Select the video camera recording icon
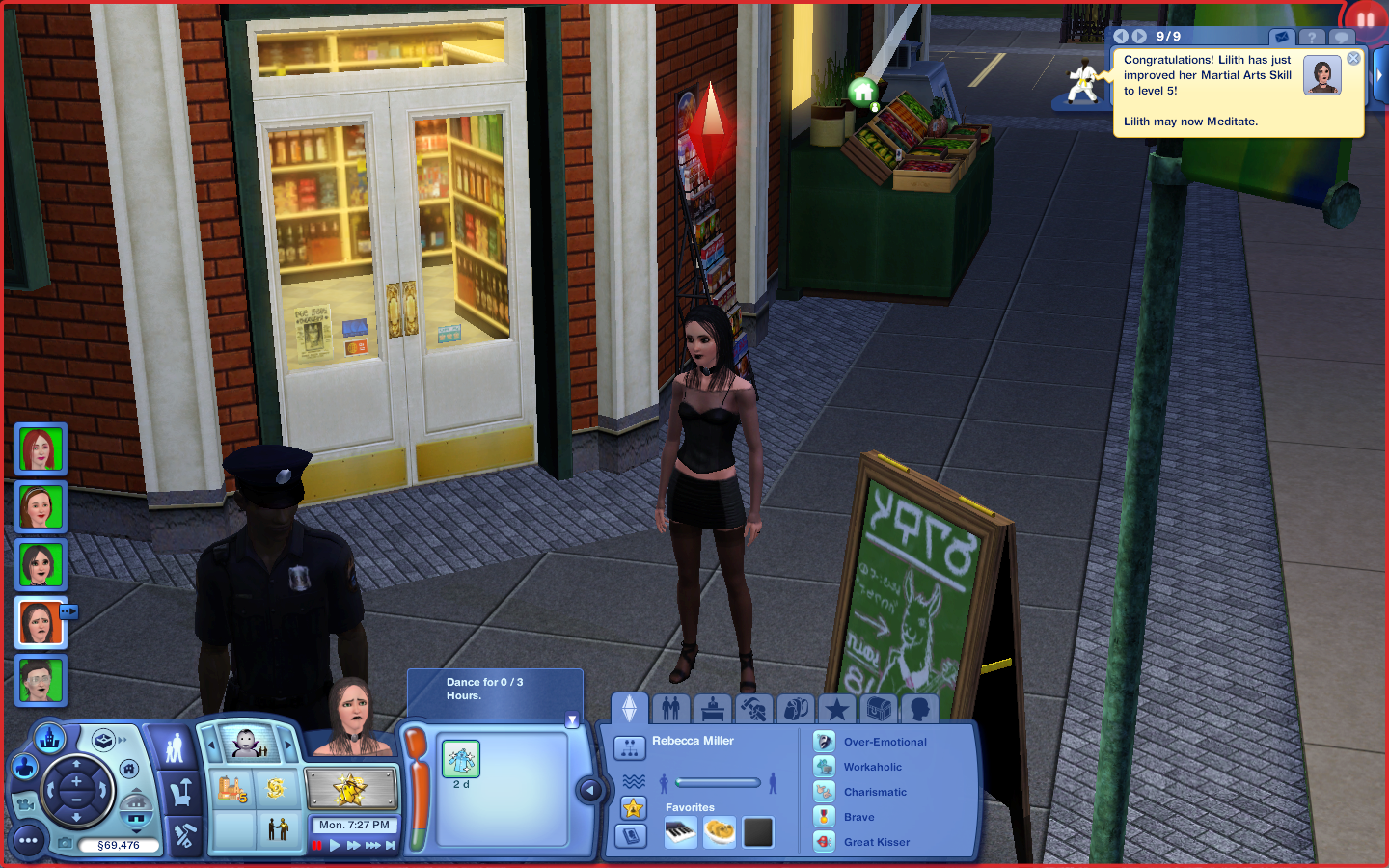The height and width of the screenshot is (868, 1389). coord(27,805)
